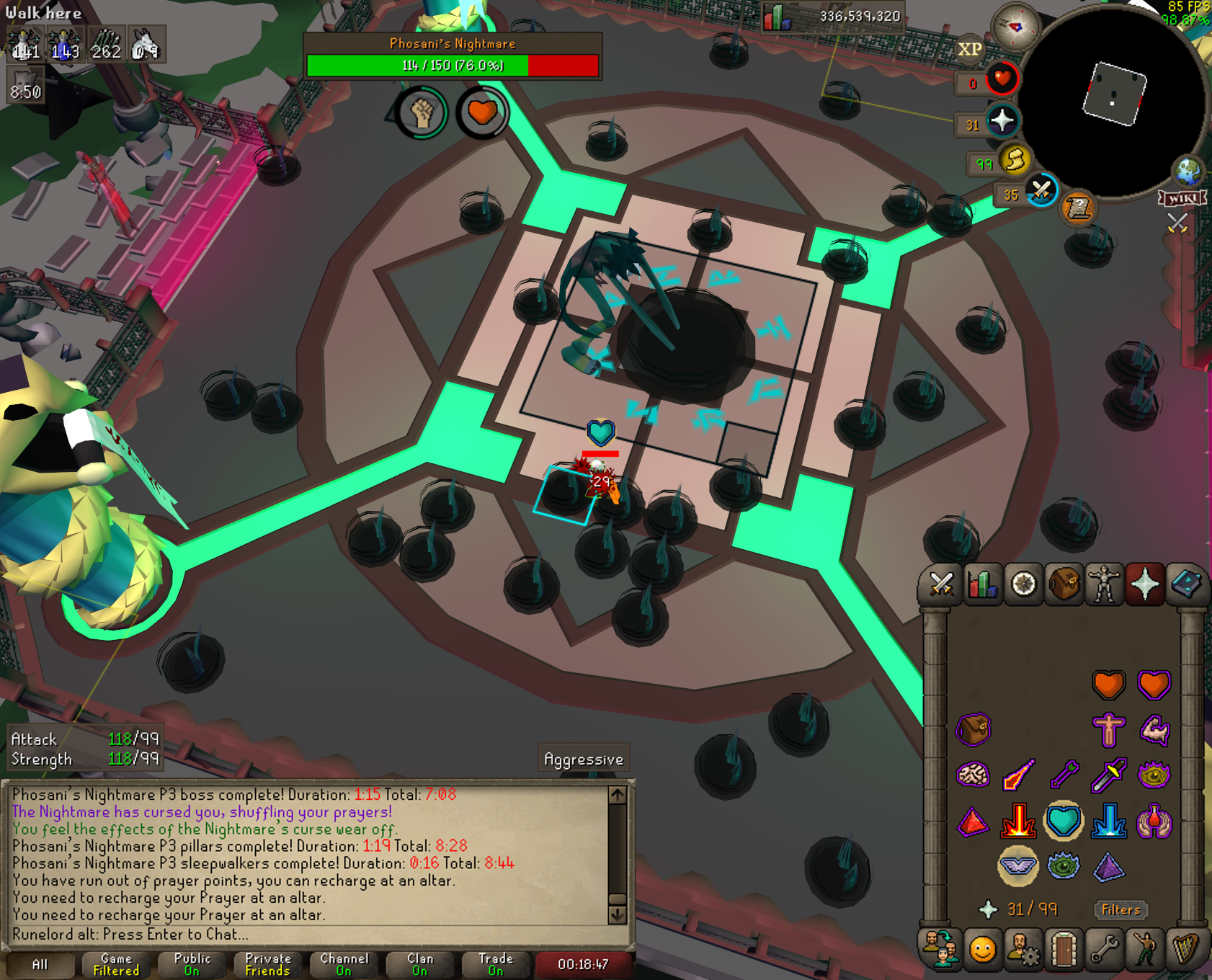Click the Wiki lookup banner
The width and height of the screenshot is (1212, 980).
pos(1182,198)
